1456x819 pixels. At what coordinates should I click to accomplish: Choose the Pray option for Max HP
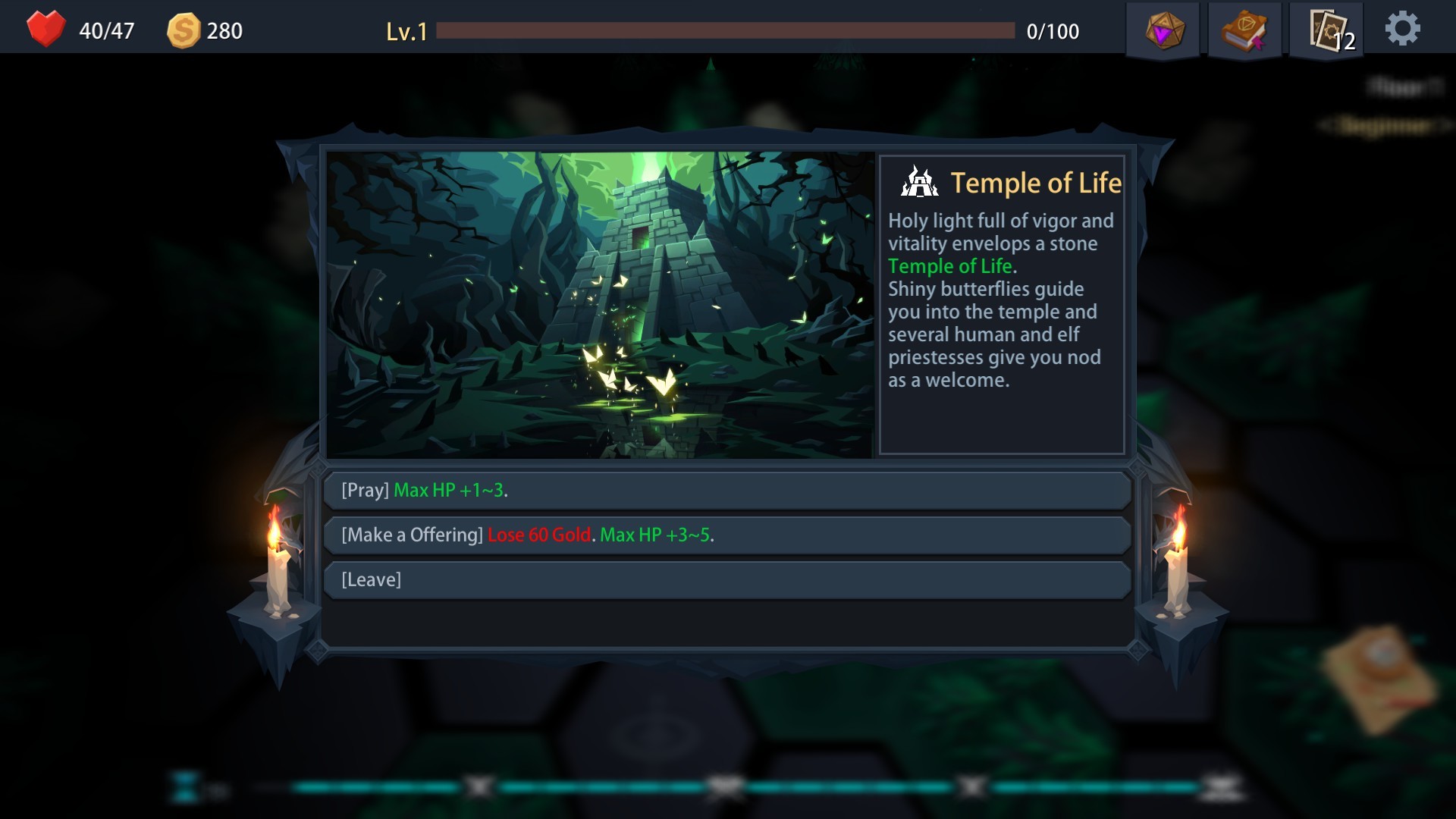coord(728,490)
